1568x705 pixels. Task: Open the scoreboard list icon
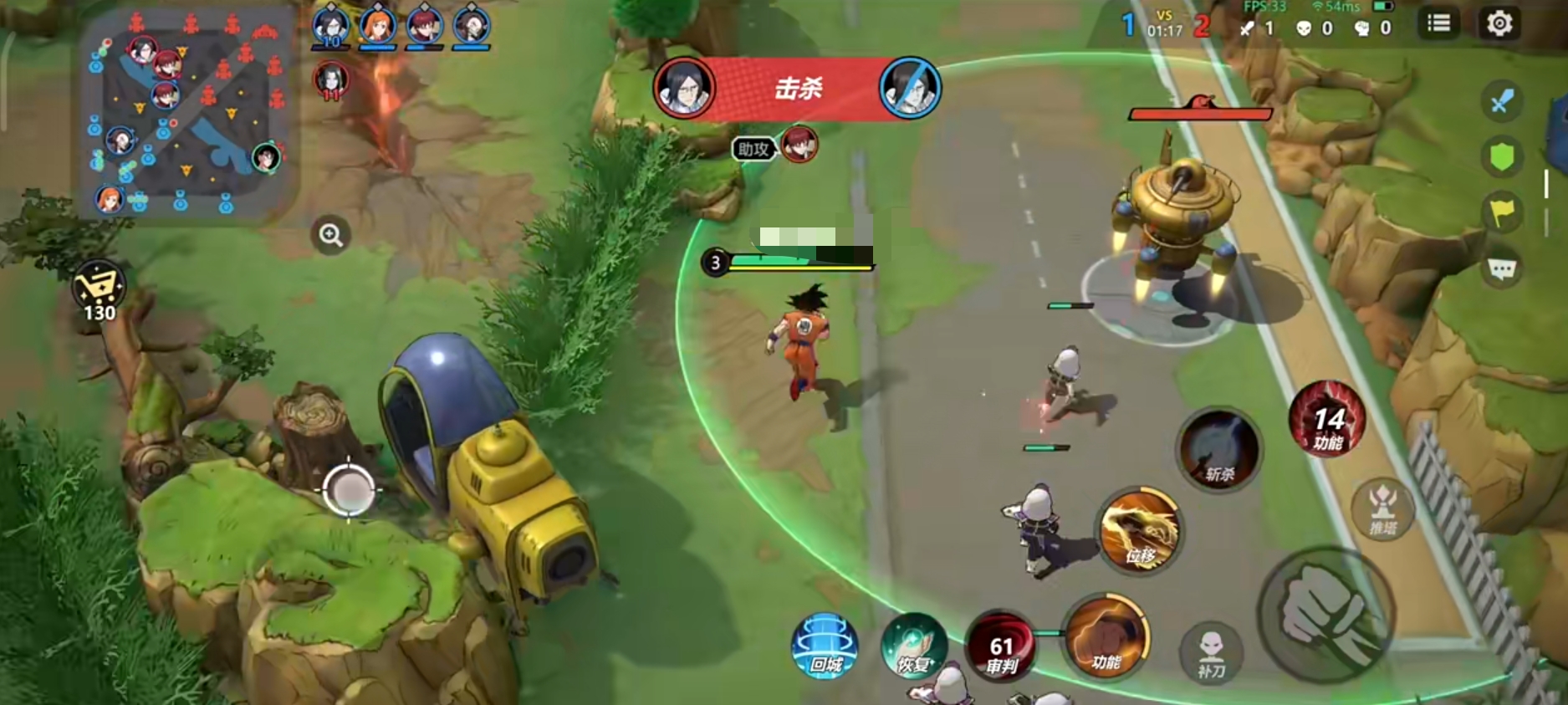[x=1438, y=23]
